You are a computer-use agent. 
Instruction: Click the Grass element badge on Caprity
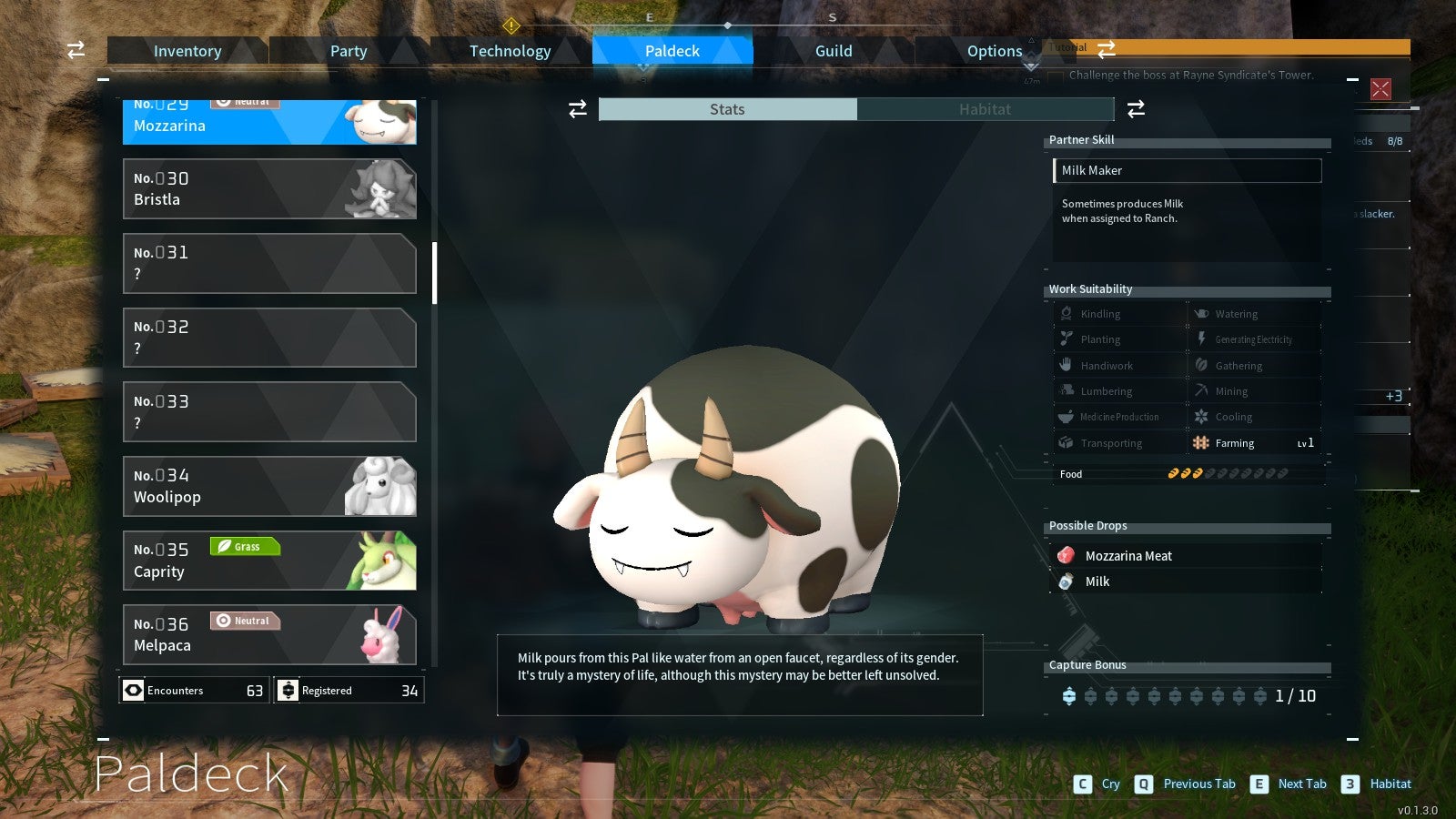[x=244, y=546]
